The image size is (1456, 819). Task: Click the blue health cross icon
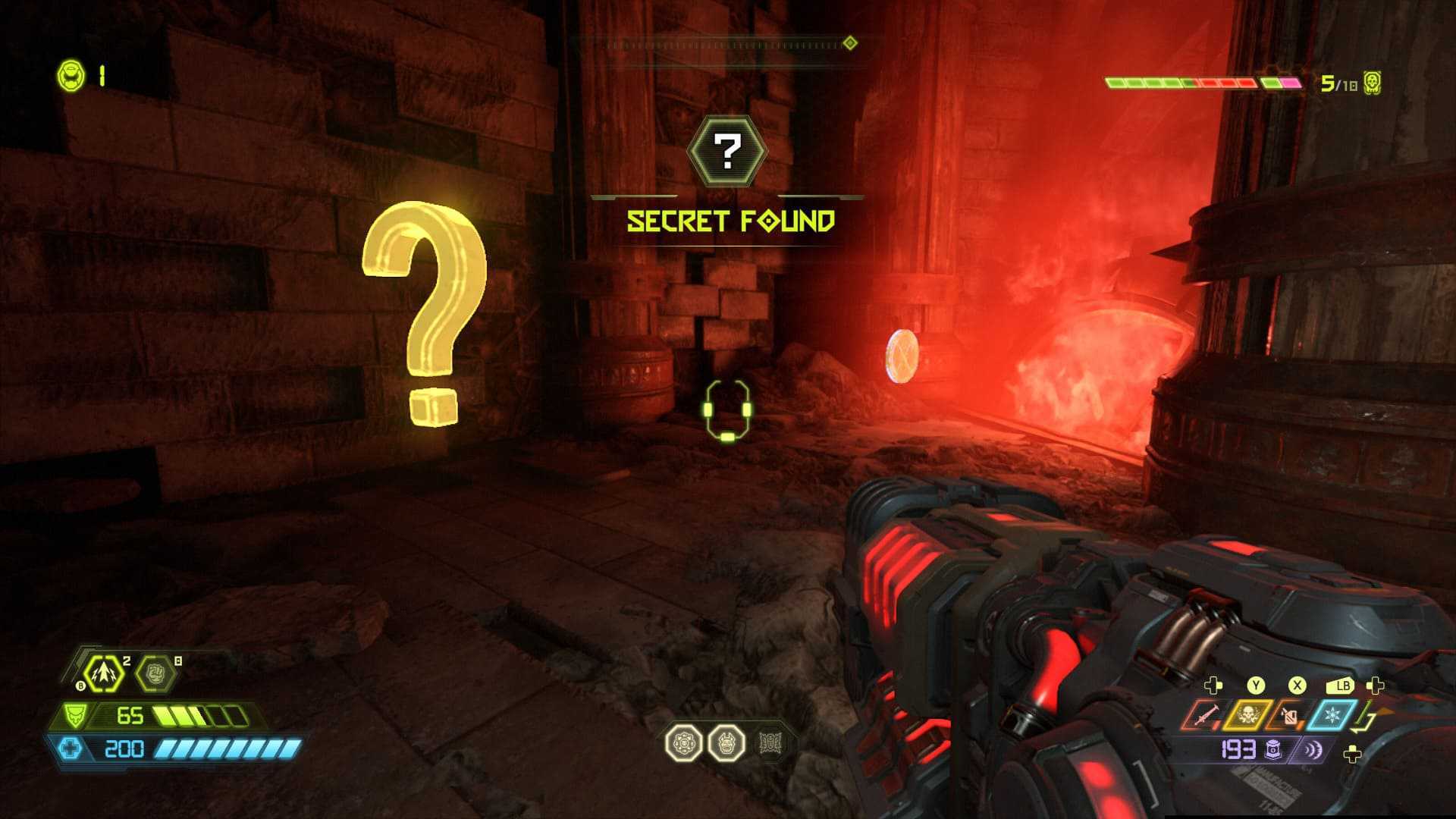point(71,749)
